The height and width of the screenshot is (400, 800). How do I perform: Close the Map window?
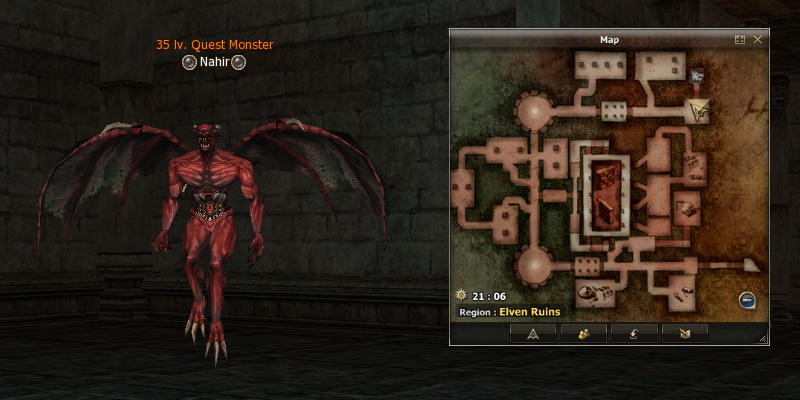757,39
